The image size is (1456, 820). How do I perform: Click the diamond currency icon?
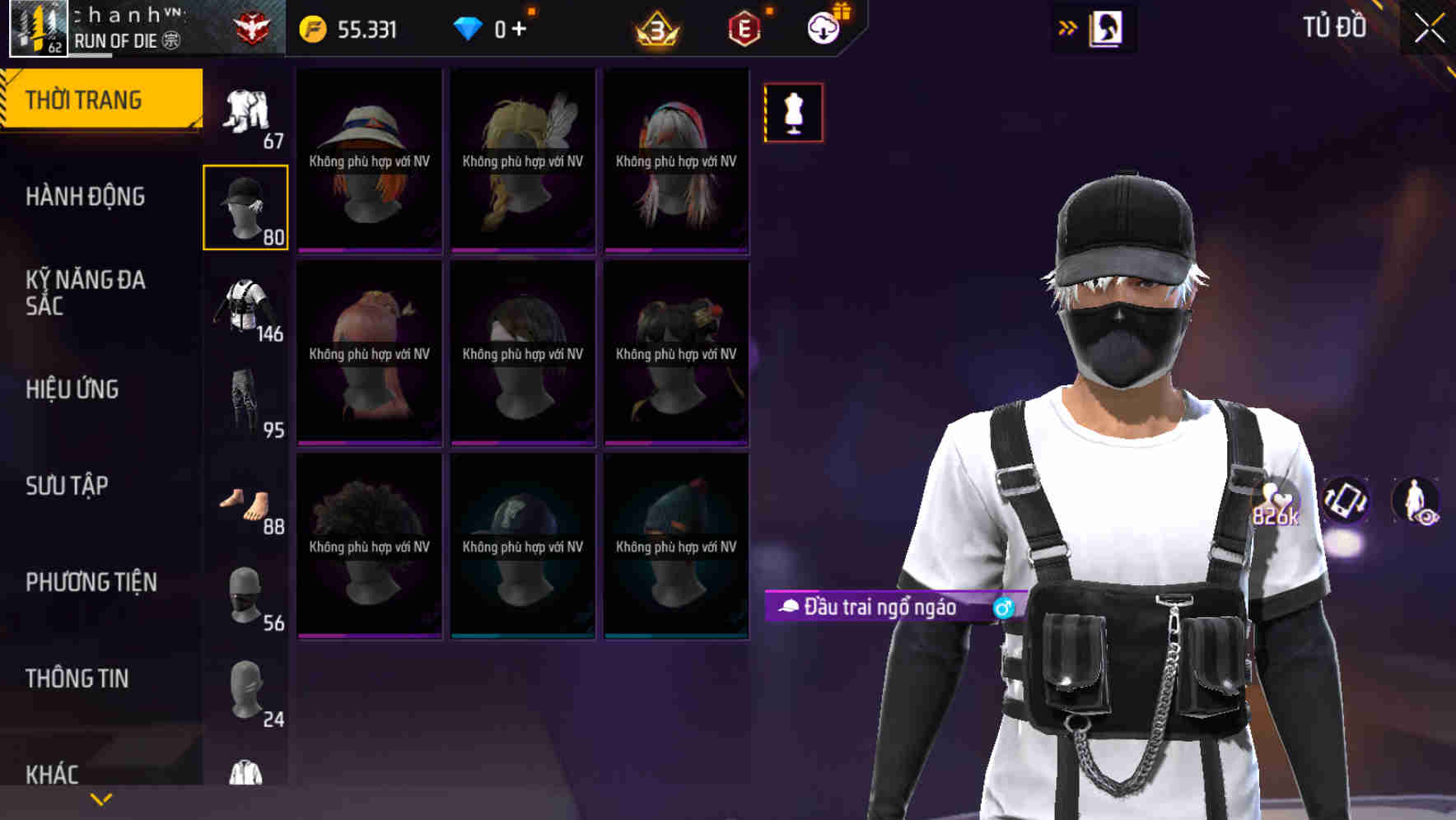point(469,26)
